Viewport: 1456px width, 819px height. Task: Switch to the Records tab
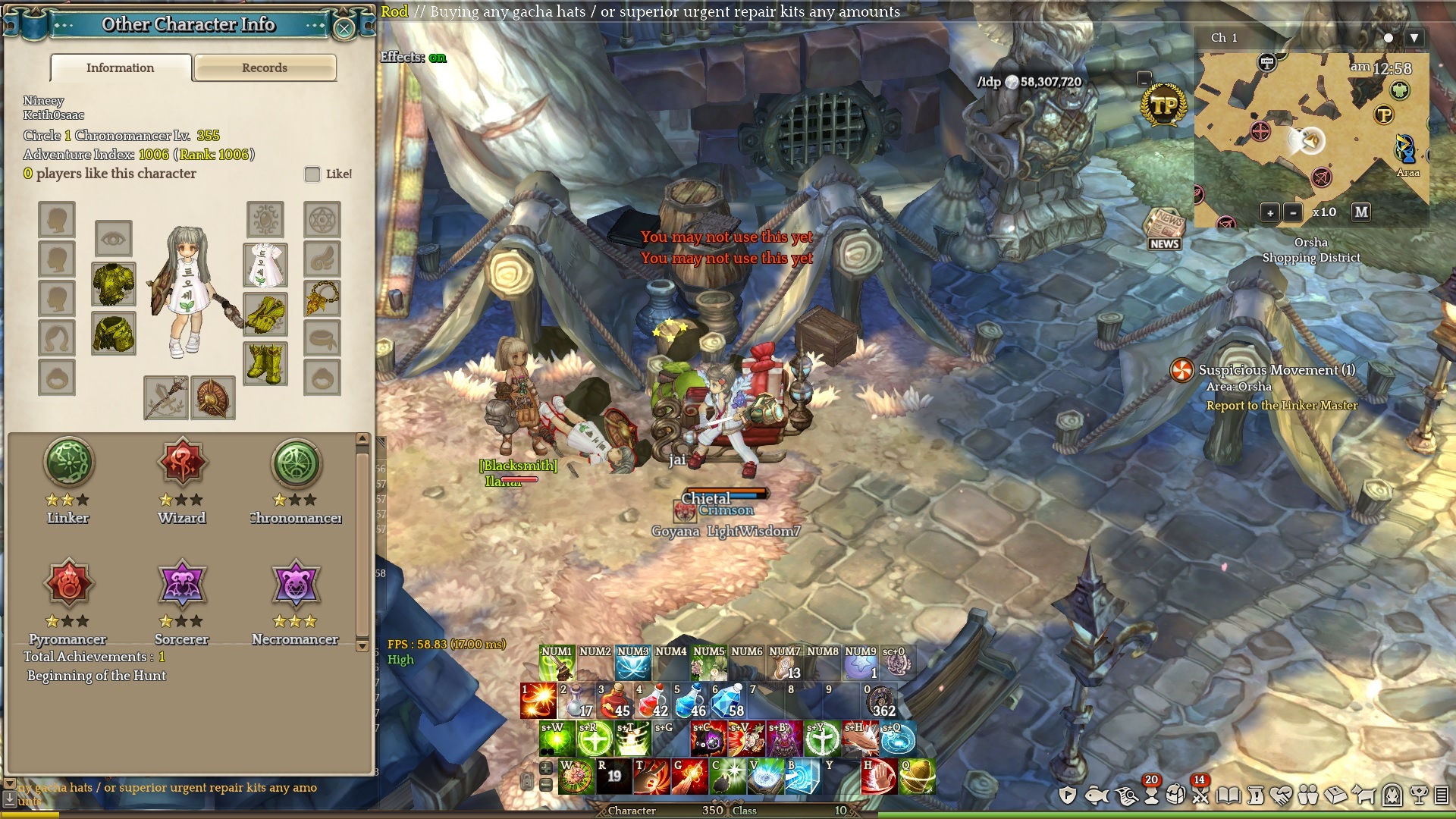point(265,67)
